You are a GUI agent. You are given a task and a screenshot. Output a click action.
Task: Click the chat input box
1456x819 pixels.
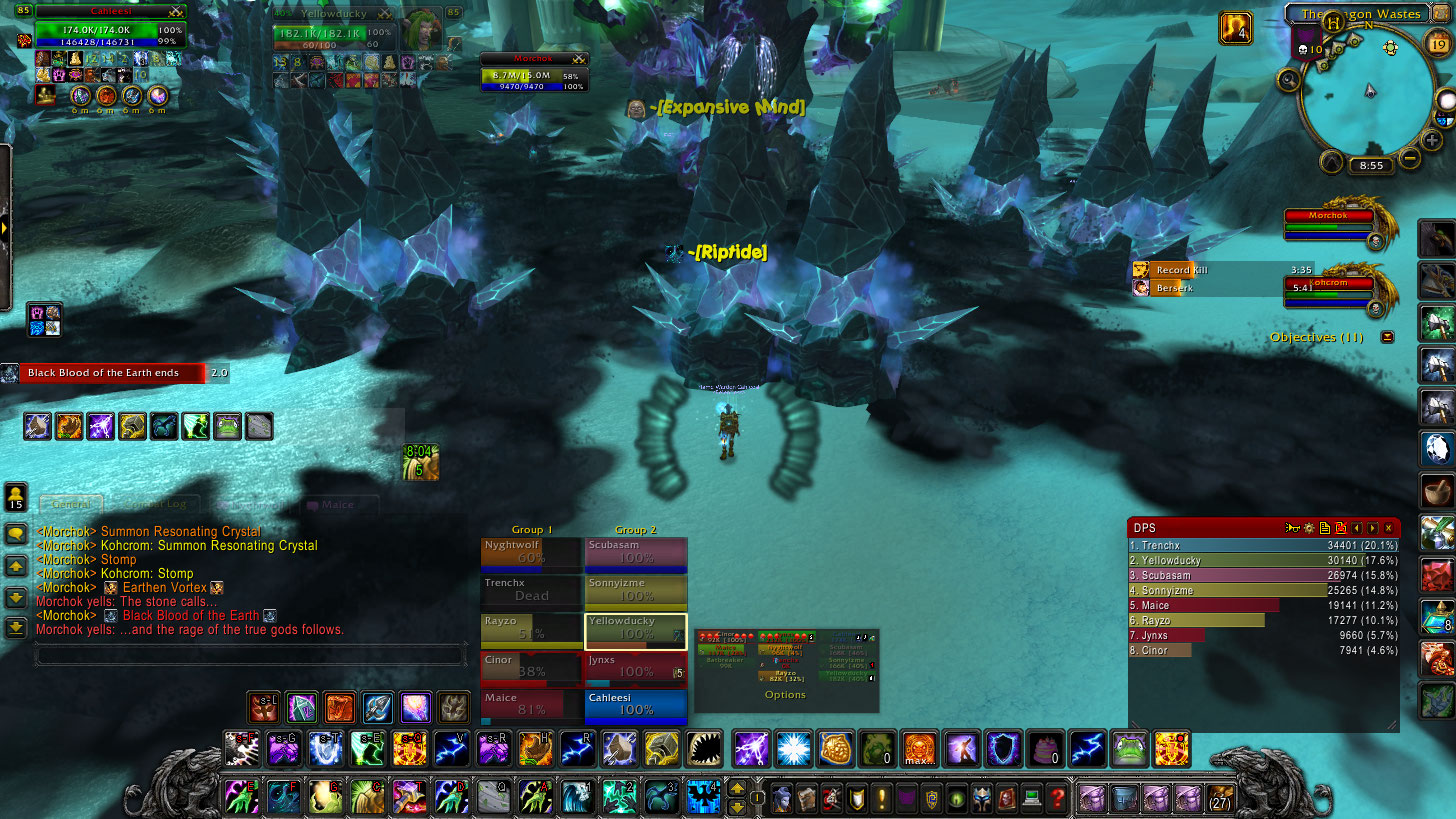pos(250,655)
